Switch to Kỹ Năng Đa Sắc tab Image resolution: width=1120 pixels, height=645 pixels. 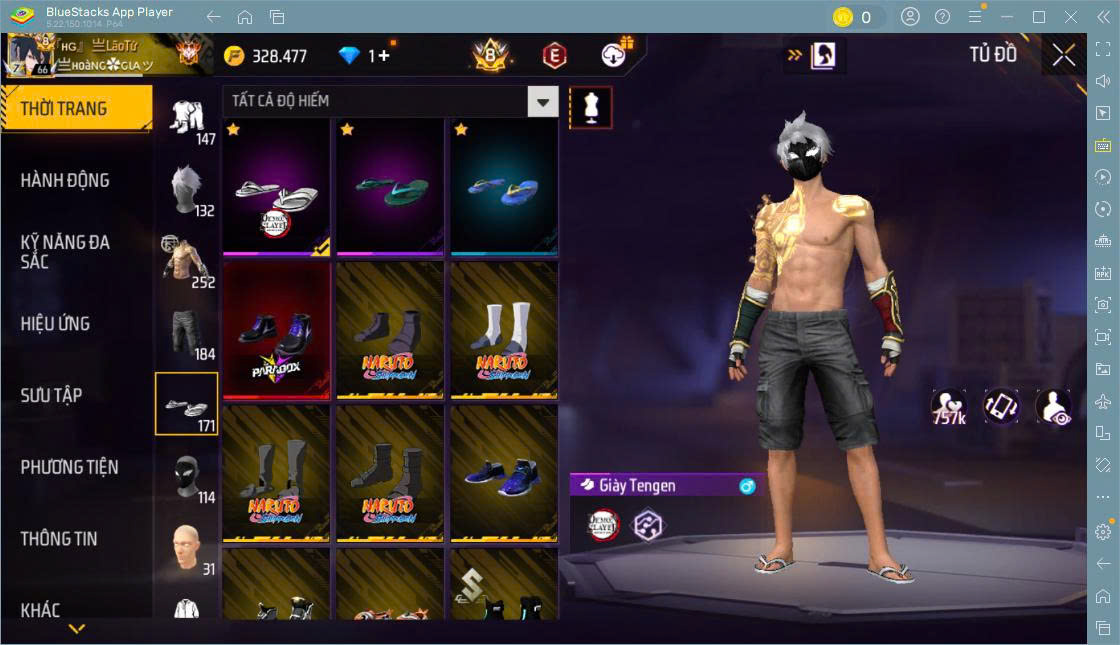pyautogui.click(x=65, y=252)
